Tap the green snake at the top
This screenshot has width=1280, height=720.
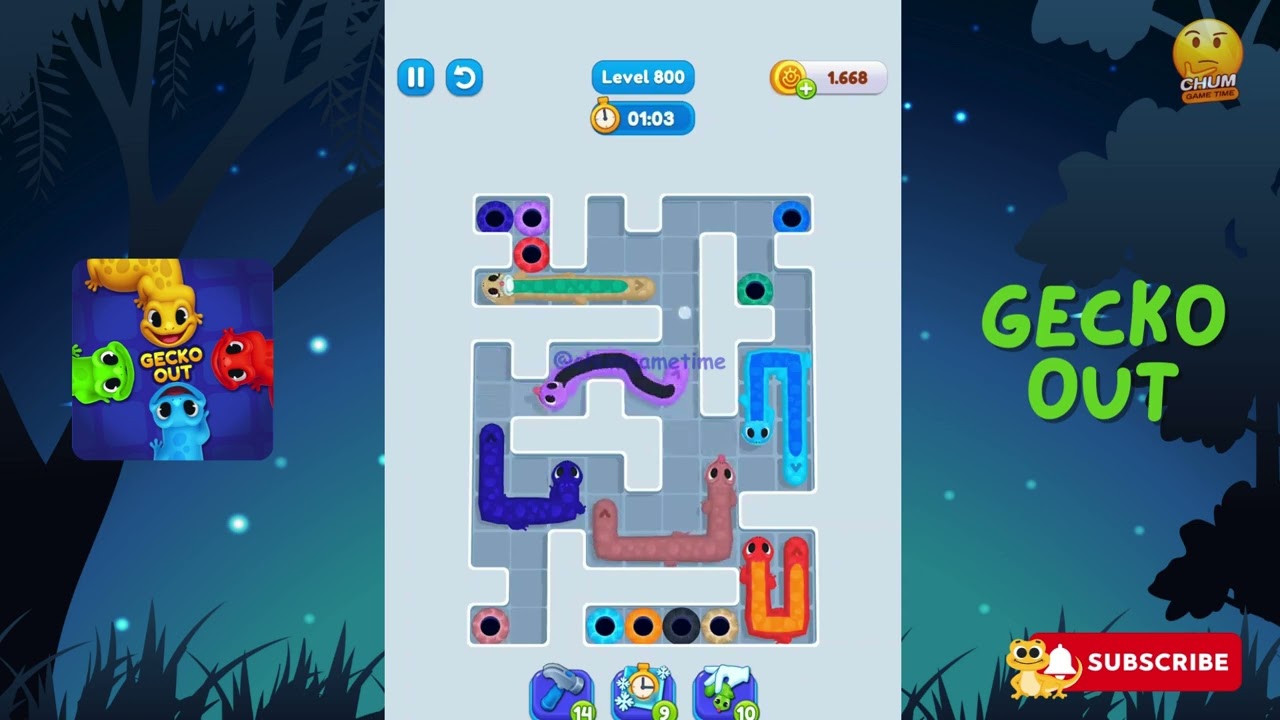(570, 288)
